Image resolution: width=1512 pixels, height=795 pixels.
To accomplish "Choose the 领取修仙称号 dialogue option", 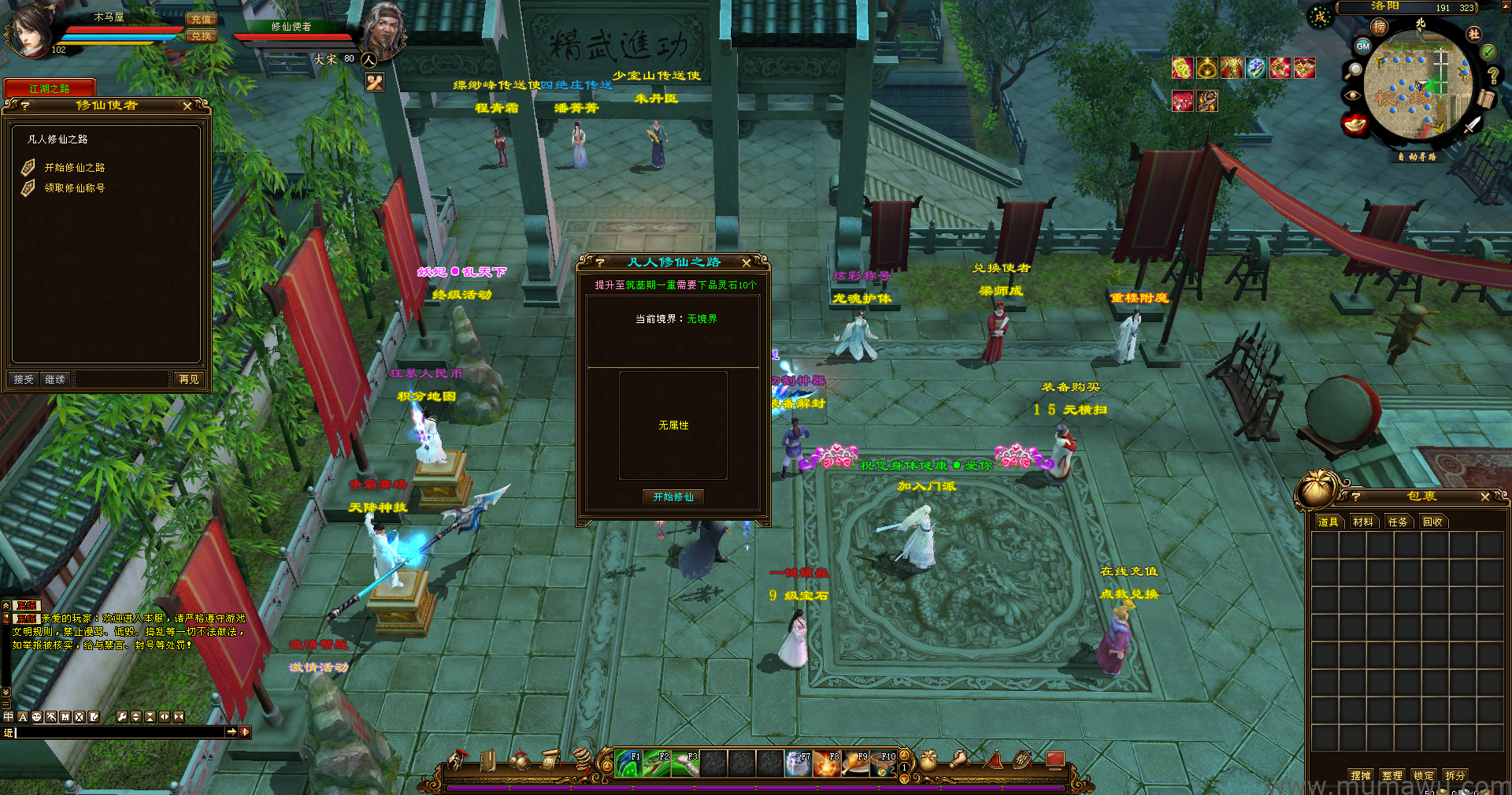I will pos(74,188).
